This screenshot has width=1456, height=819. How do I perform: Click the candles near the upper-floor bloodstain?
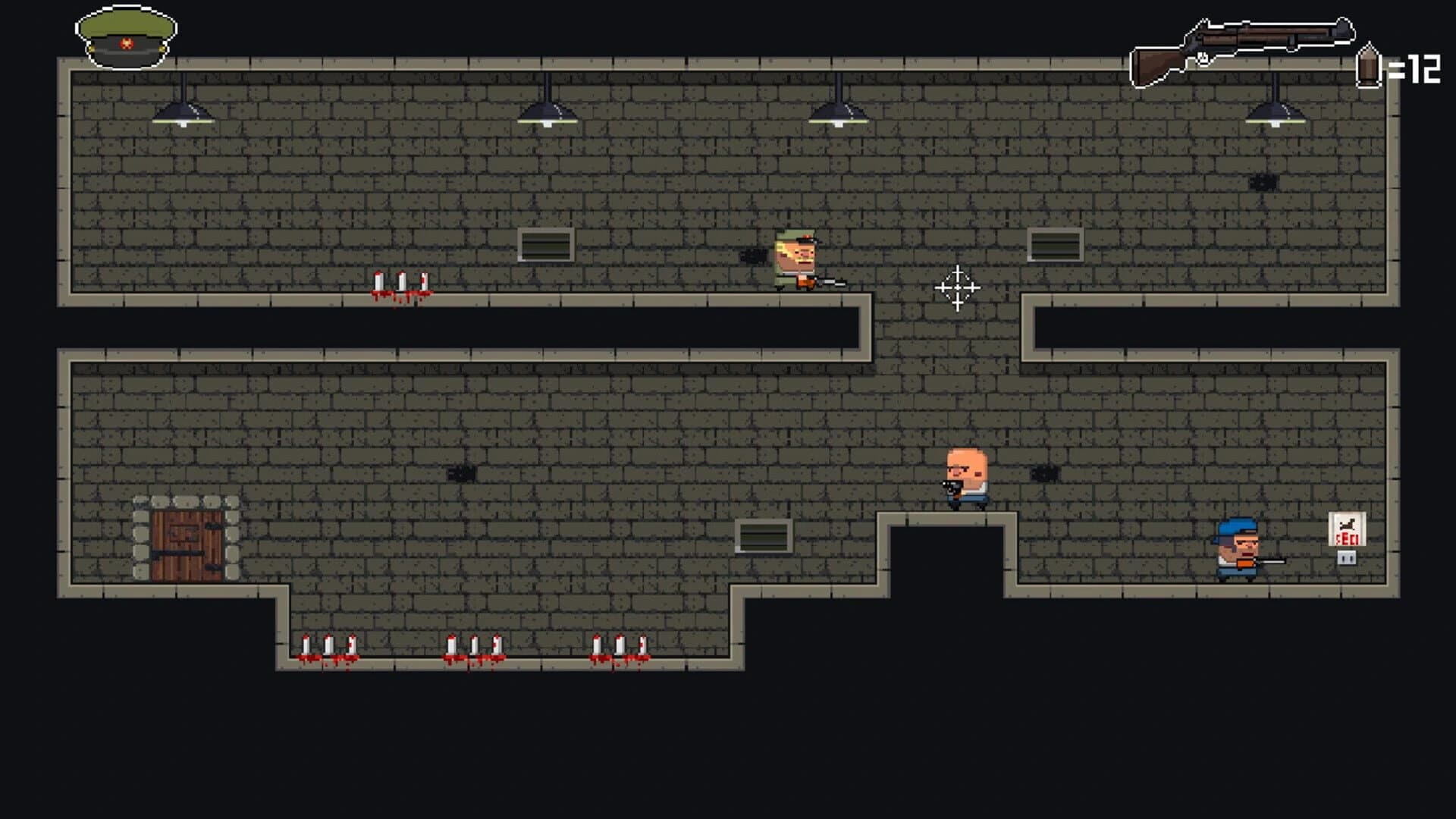click(402, 282)
